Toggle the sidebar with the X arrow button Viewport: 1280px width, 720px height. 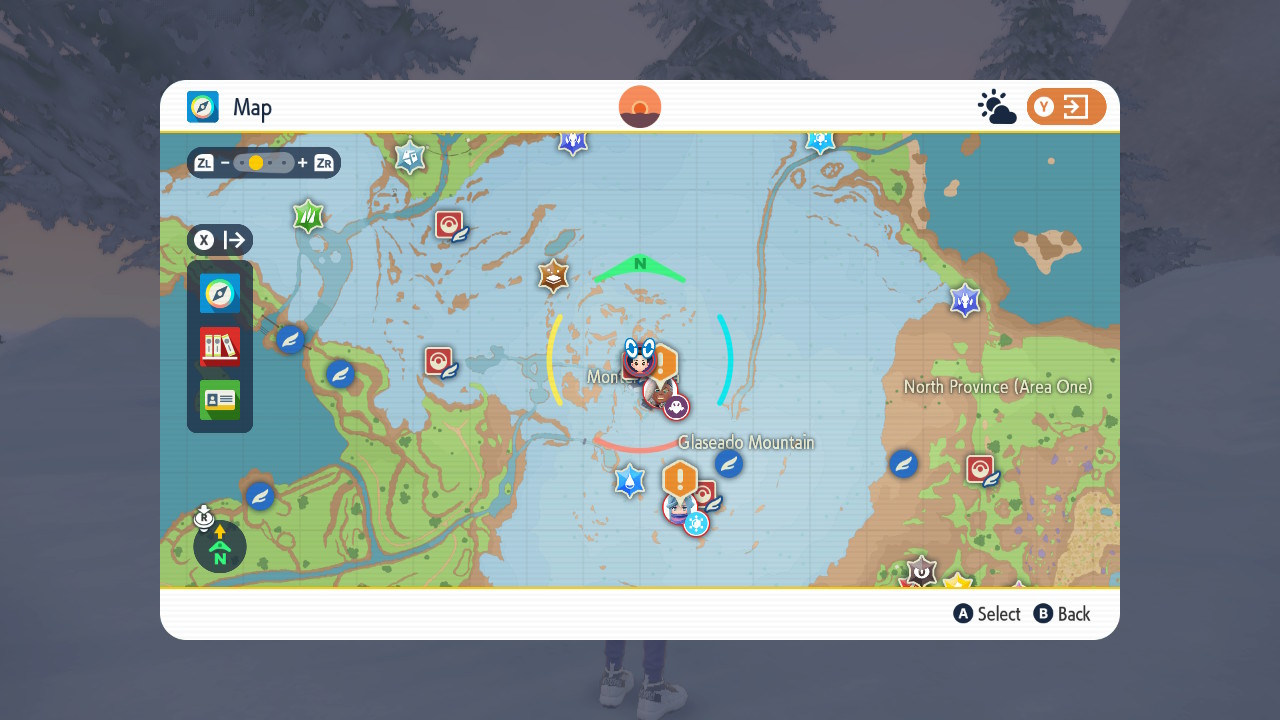[219, 240]
